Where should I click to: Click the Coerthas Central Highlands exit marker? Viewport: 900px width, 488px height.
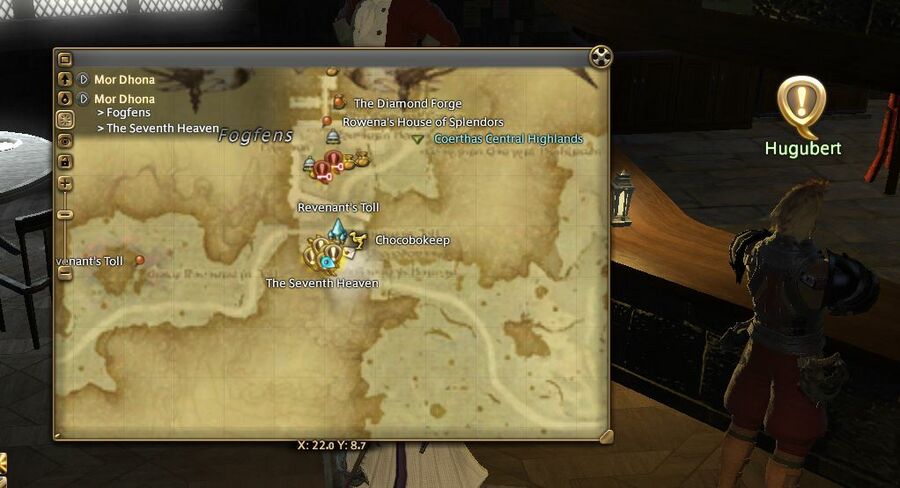coord(418,139)
